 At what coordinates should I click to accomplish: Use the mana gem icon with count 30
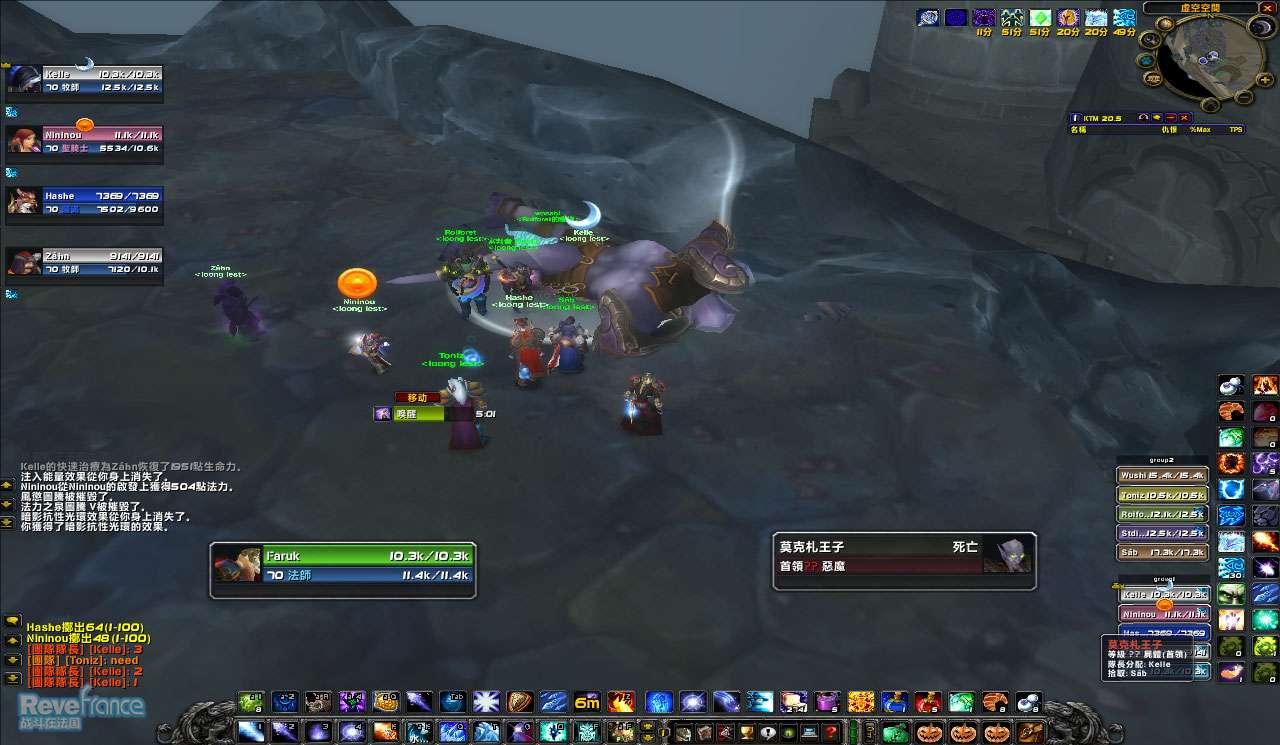[1231, 568]
